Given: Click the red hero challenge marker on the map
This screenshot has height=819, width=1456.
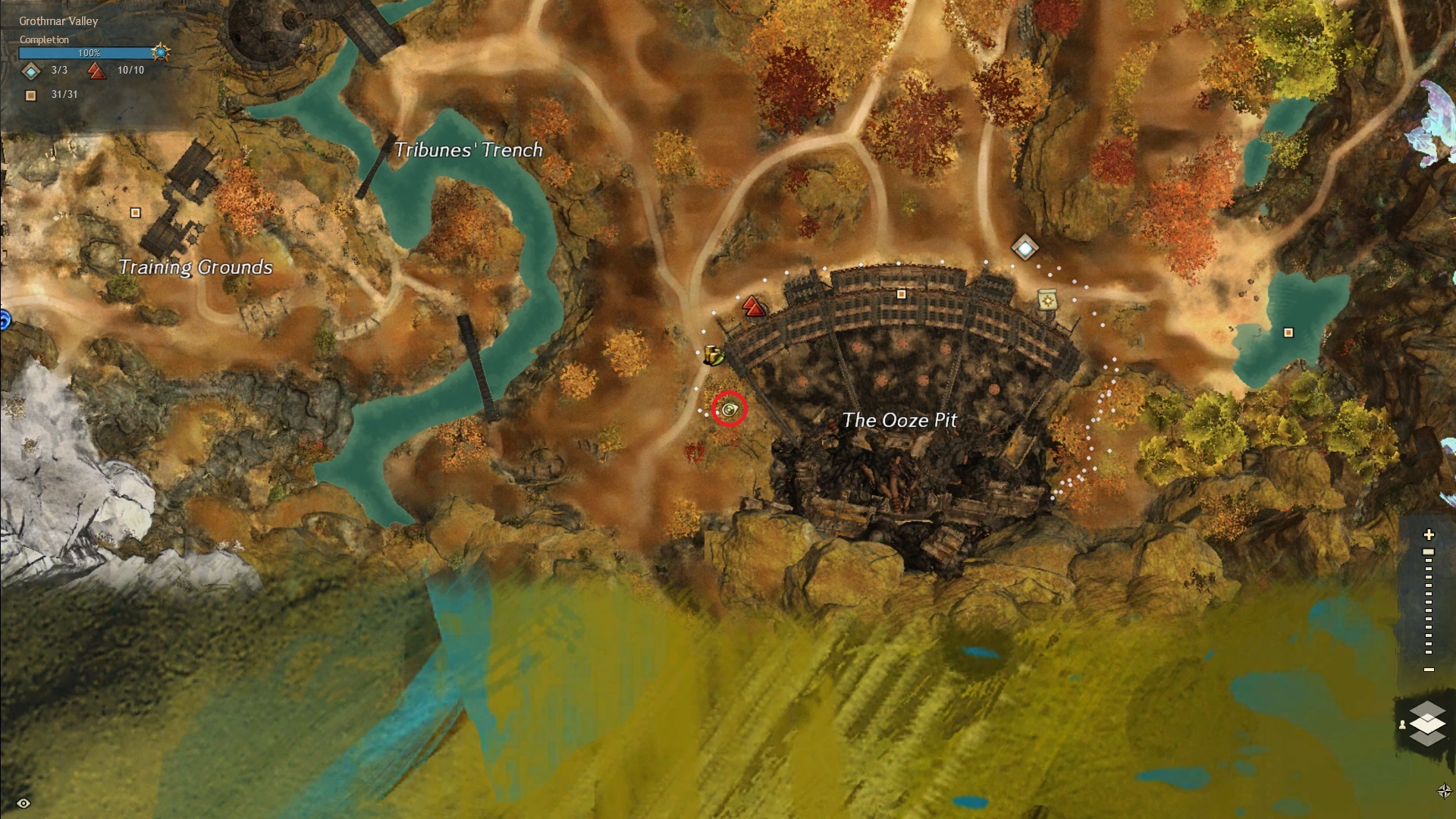Looking at the screenshot, I should 753,306.
